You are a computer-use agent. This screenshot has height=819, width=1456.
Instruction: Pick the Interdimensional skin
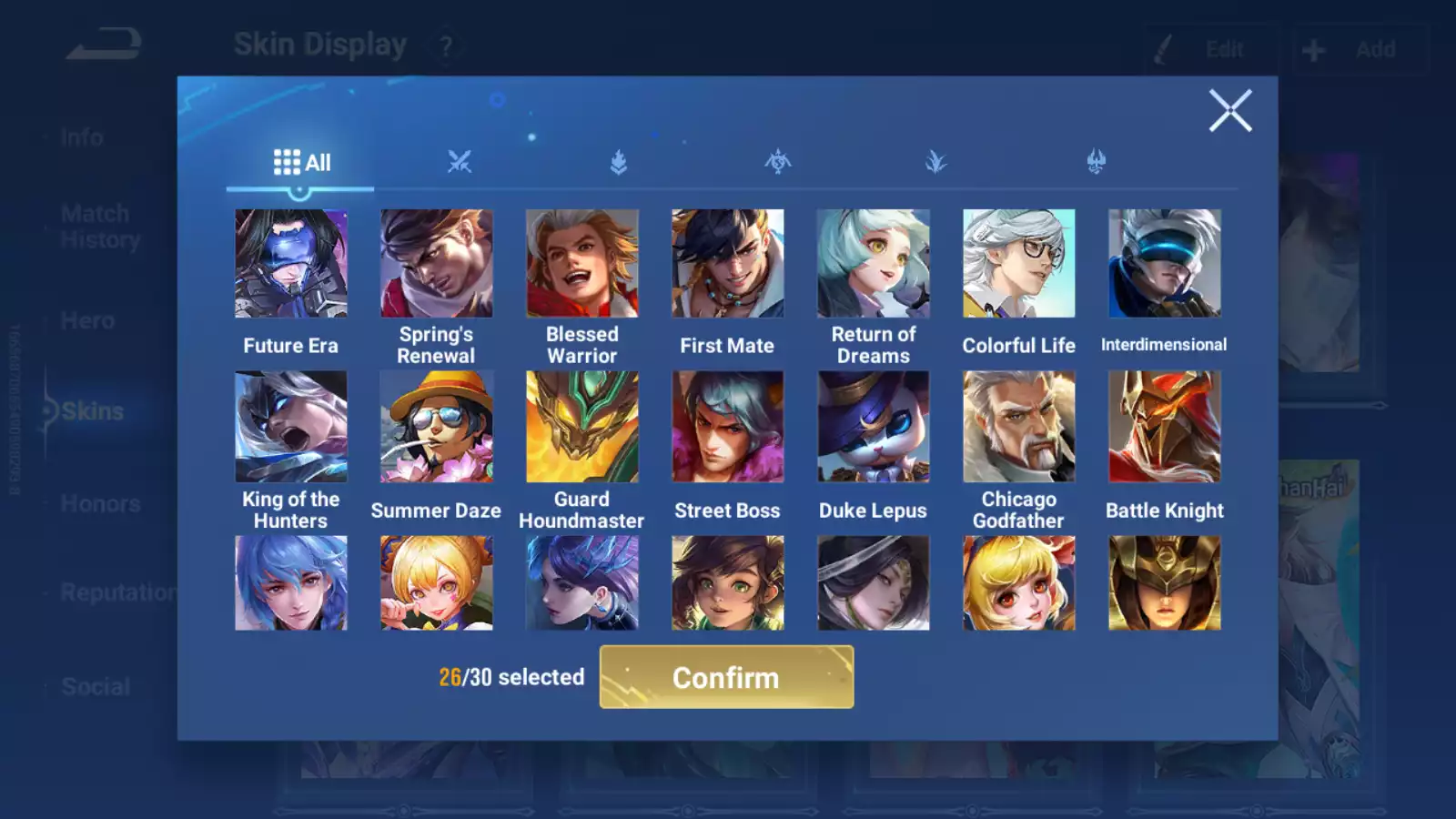1165,264
